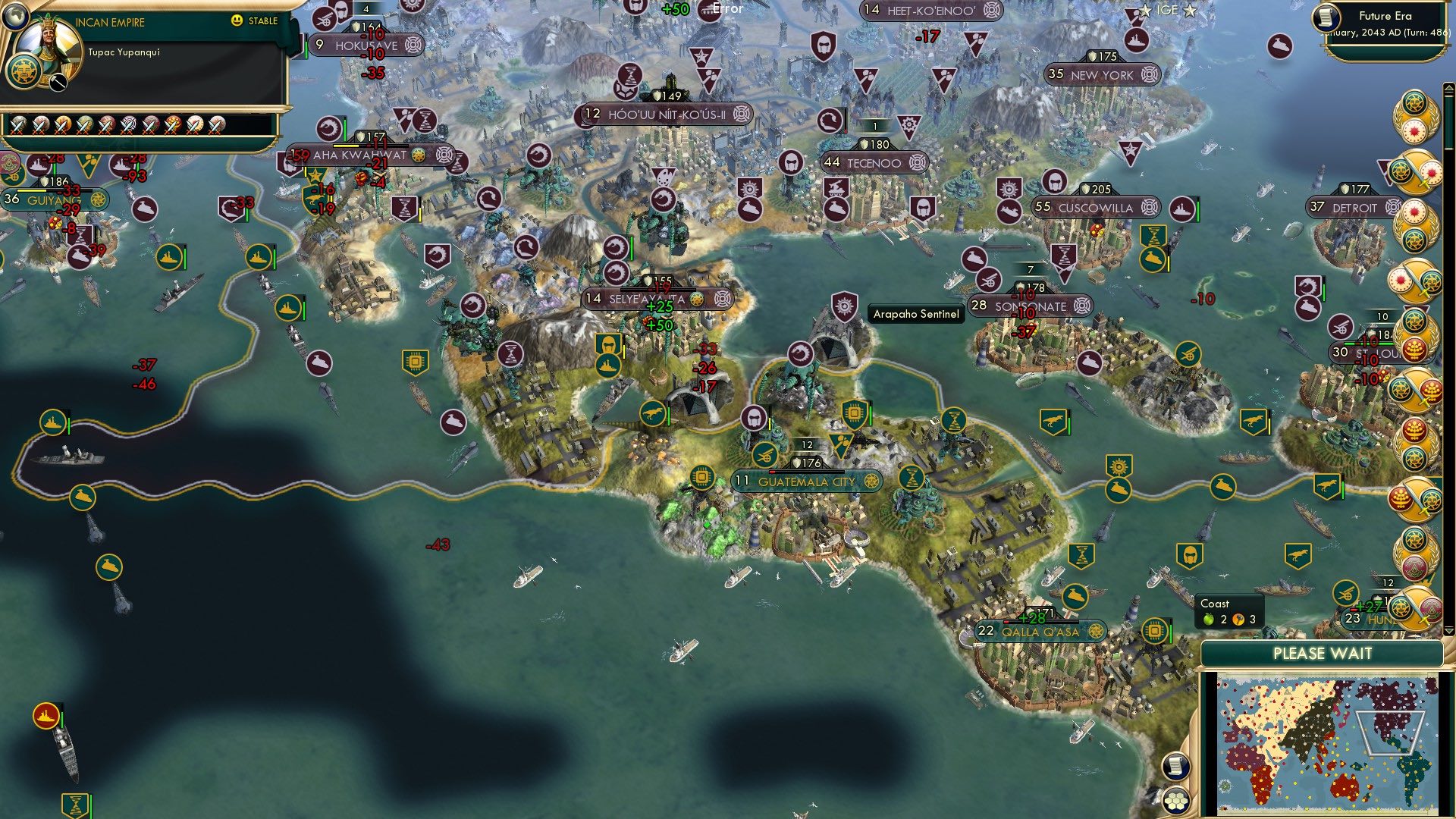Image resolution: width=1456 pixels, height=819 pixels.
Task: Click the up arrow atop the notification scrollbar
Action: [1448, 89]
